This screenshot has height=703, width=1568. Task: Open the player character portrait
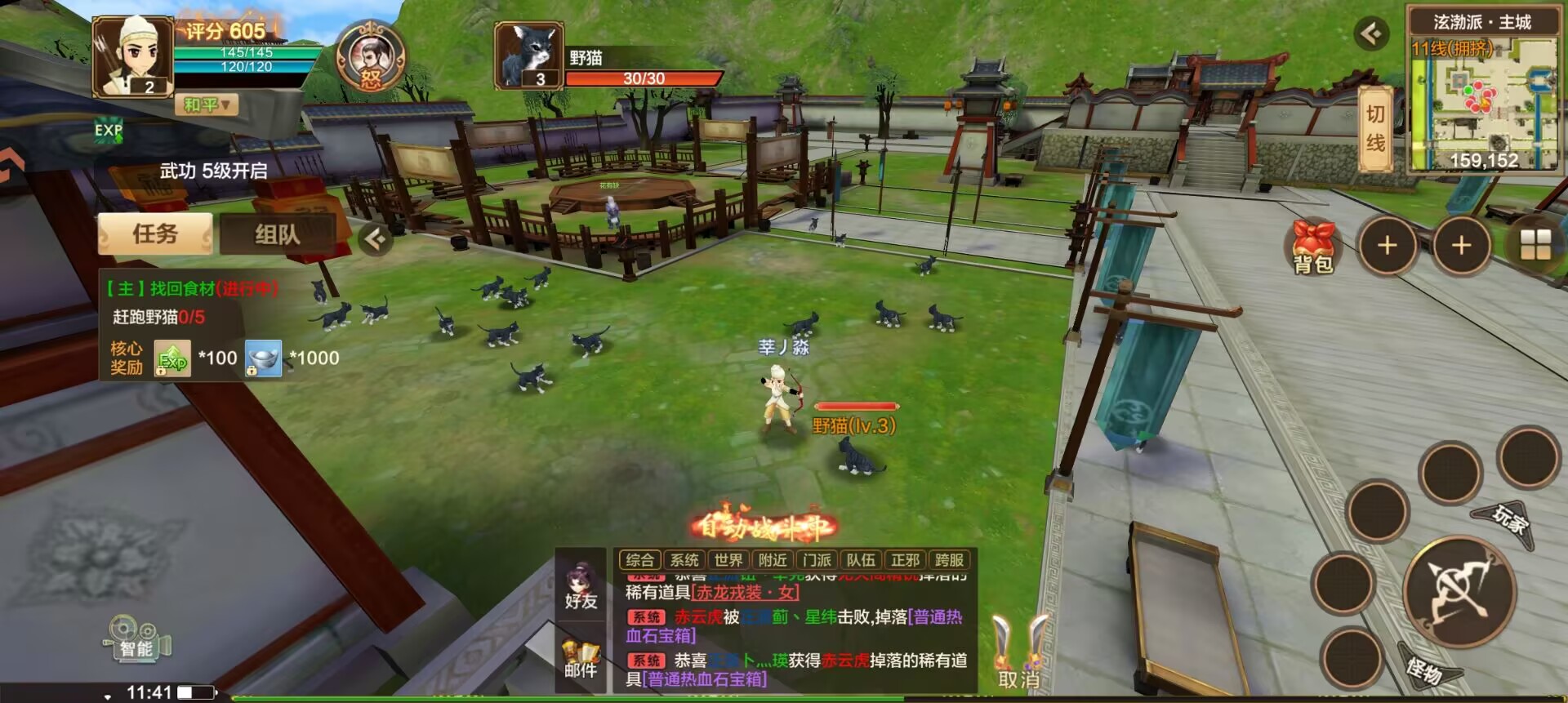point(132,57)
